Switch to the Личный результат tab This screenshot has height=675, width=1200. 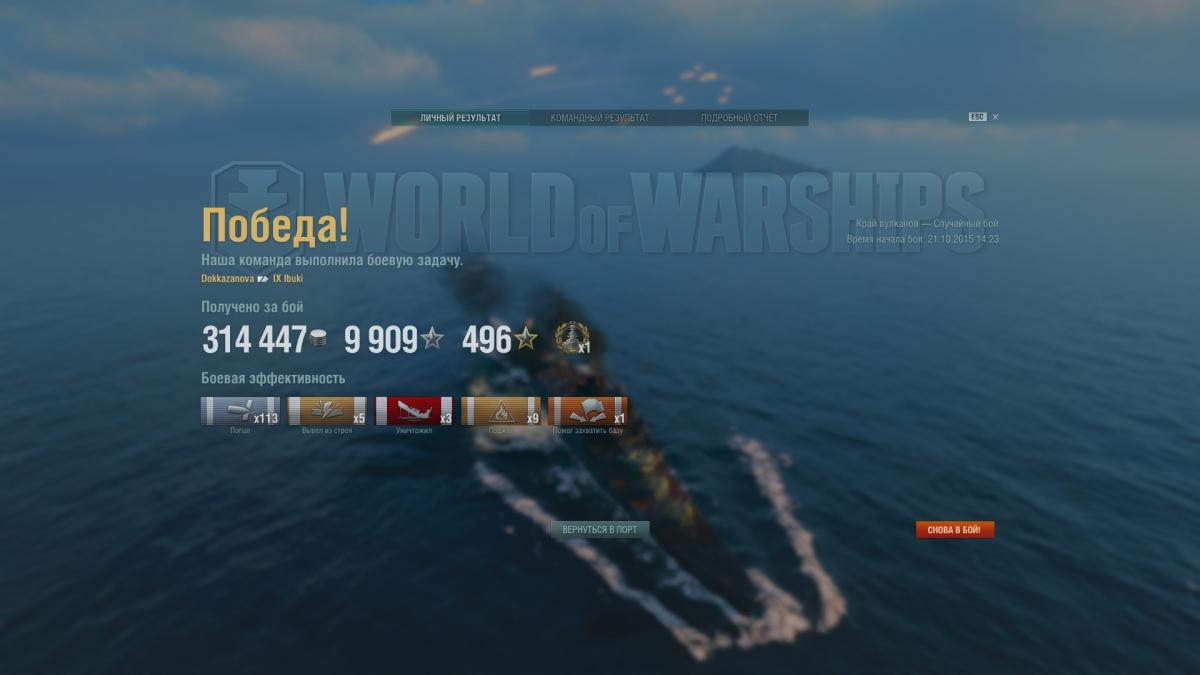tap(460, 118)
